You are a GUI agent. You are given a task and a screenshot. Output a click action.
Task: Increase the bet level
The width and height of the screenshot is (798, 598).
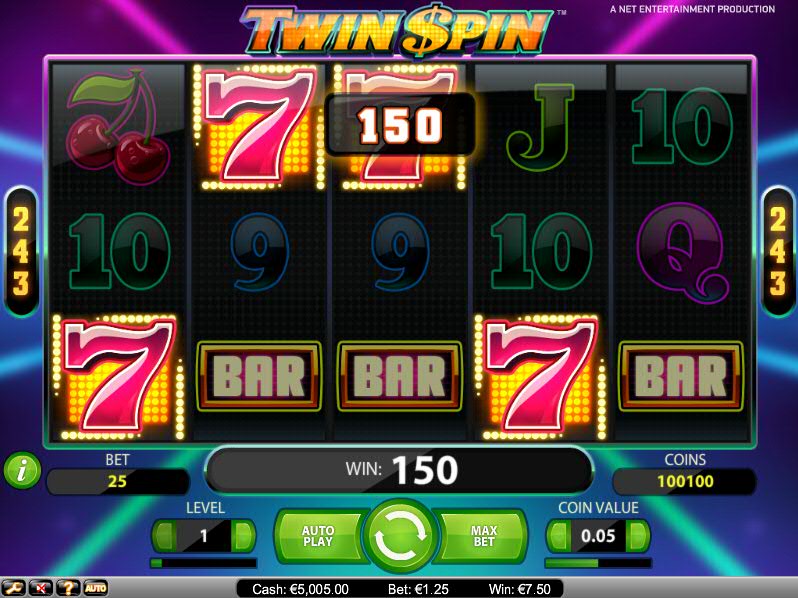pos(243,536)
